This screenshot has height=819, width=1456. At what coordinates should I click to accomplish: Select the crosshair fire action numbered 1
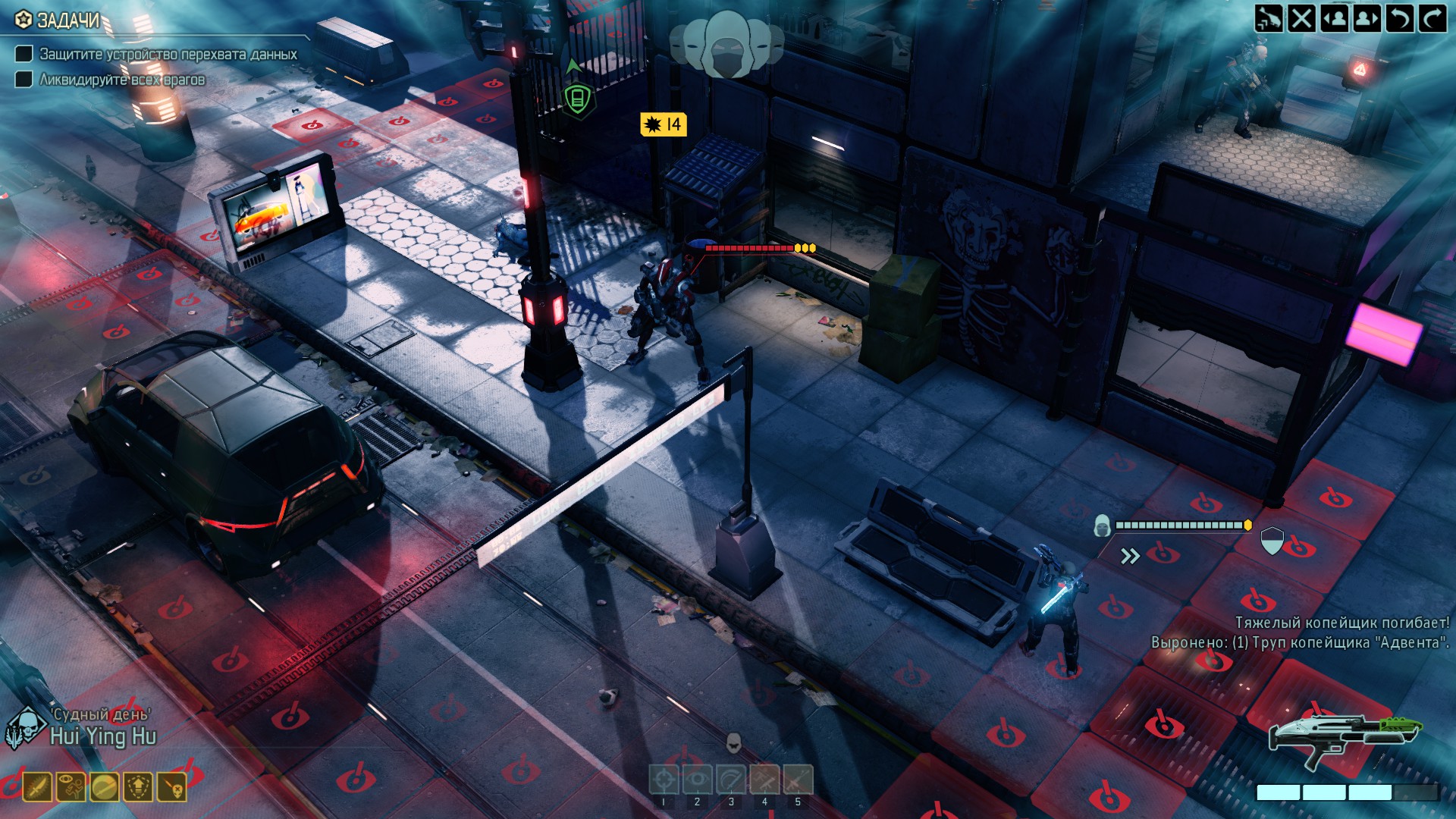pos(665,780)
